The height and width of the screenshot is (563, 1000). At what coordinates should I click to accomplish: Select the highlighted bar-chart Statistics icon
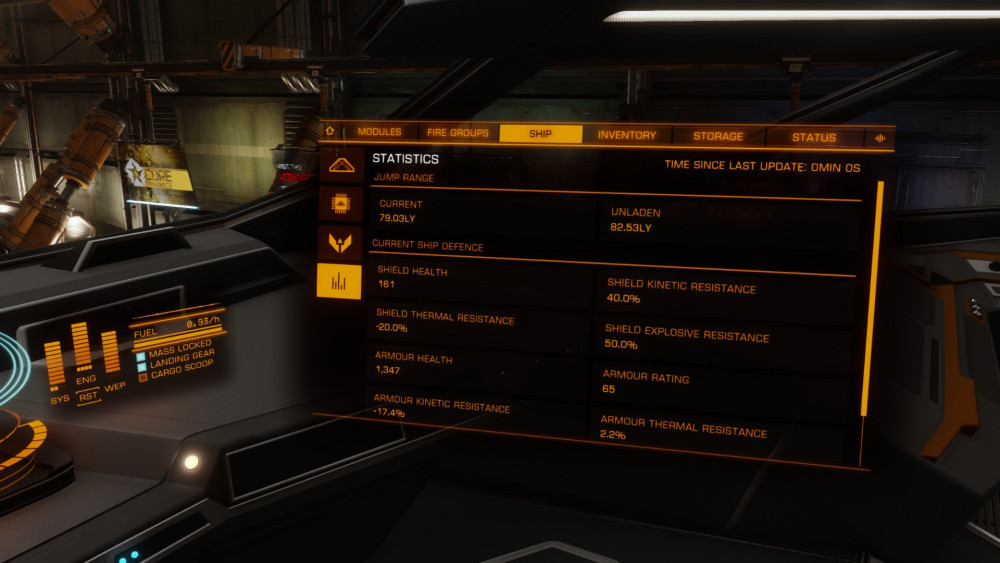338,281
